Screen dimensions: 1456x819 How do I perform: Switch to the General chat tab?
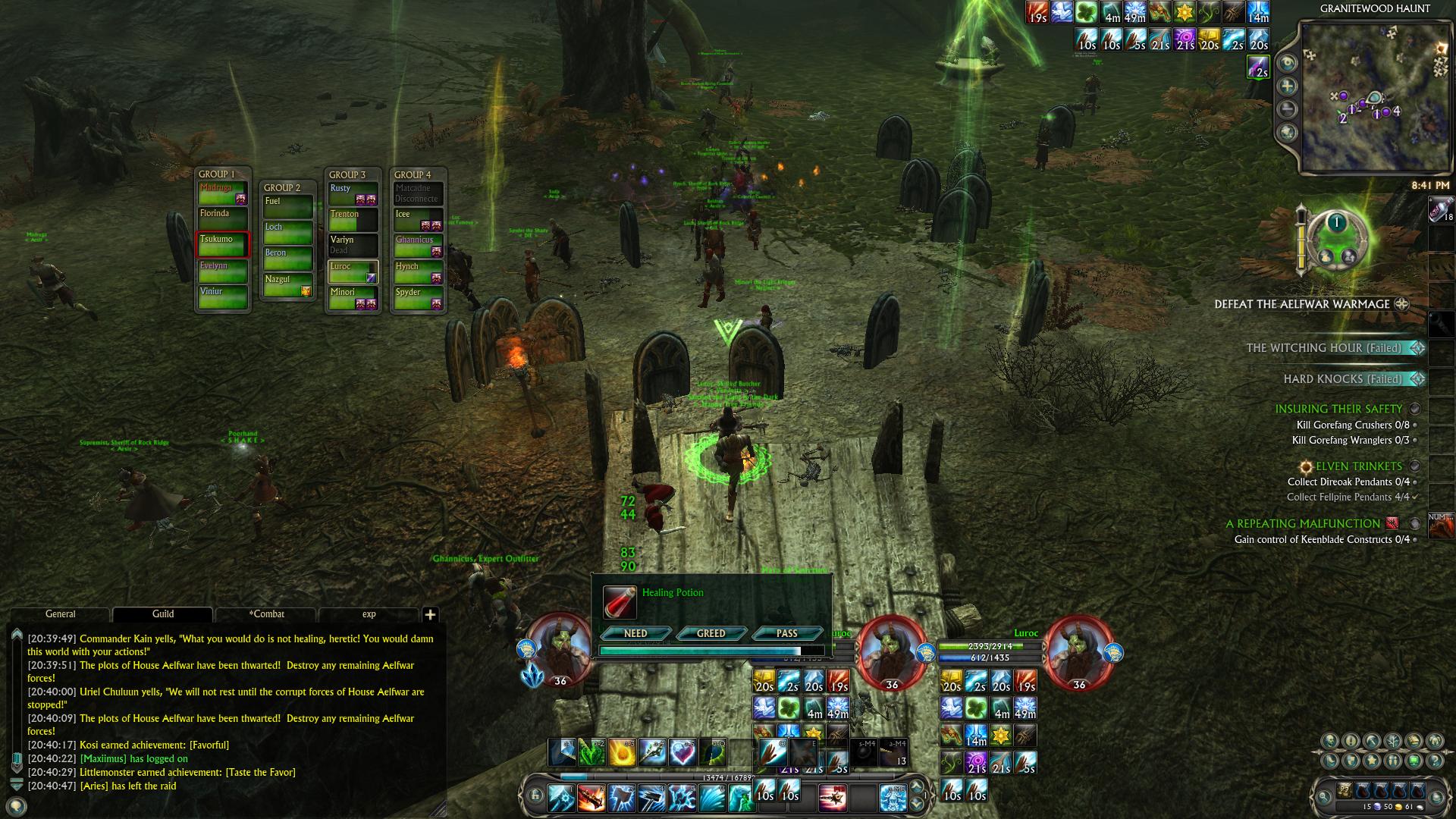[x=61, y=614]
